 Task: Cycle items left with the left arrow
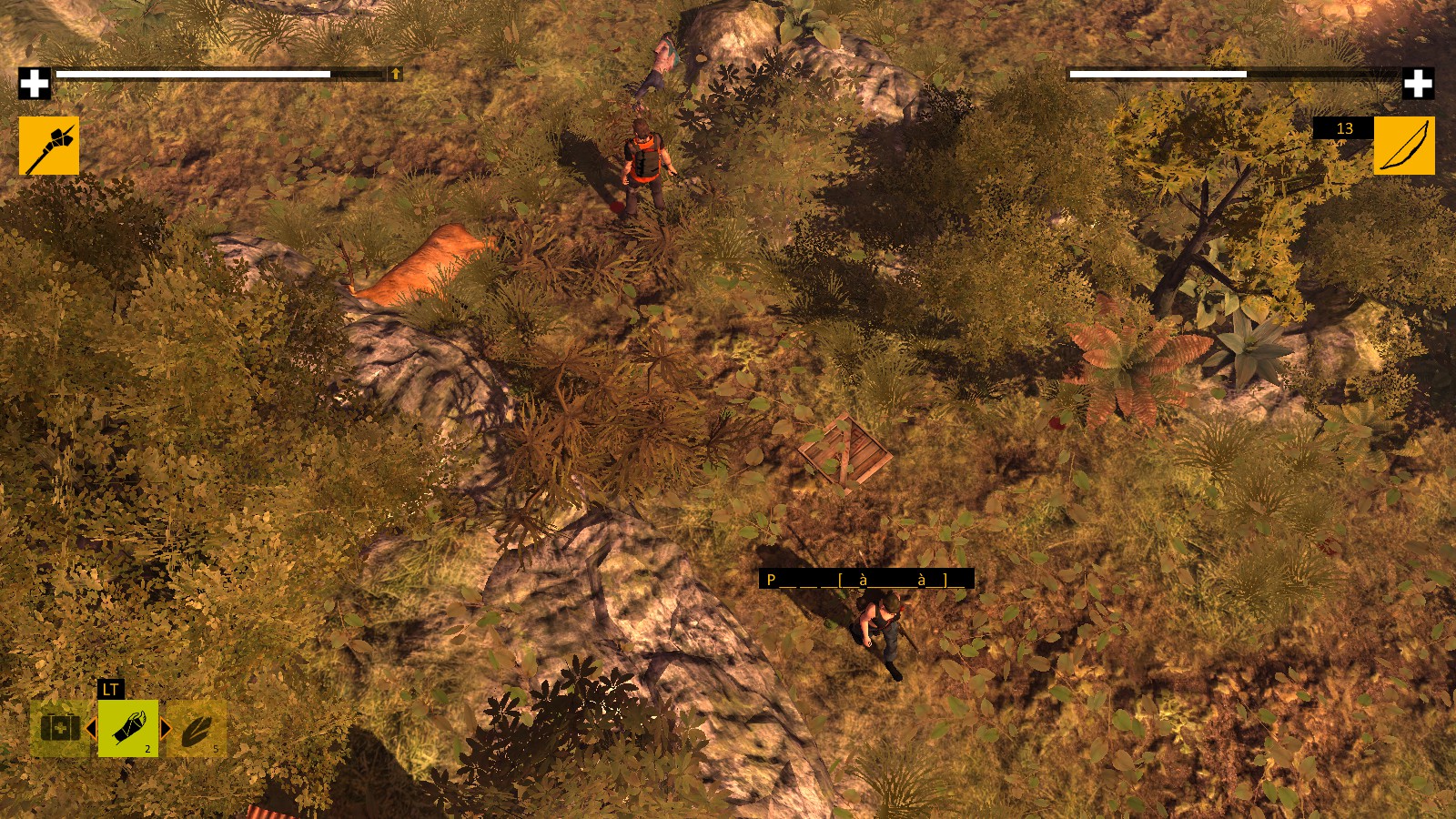coord(93,727)
